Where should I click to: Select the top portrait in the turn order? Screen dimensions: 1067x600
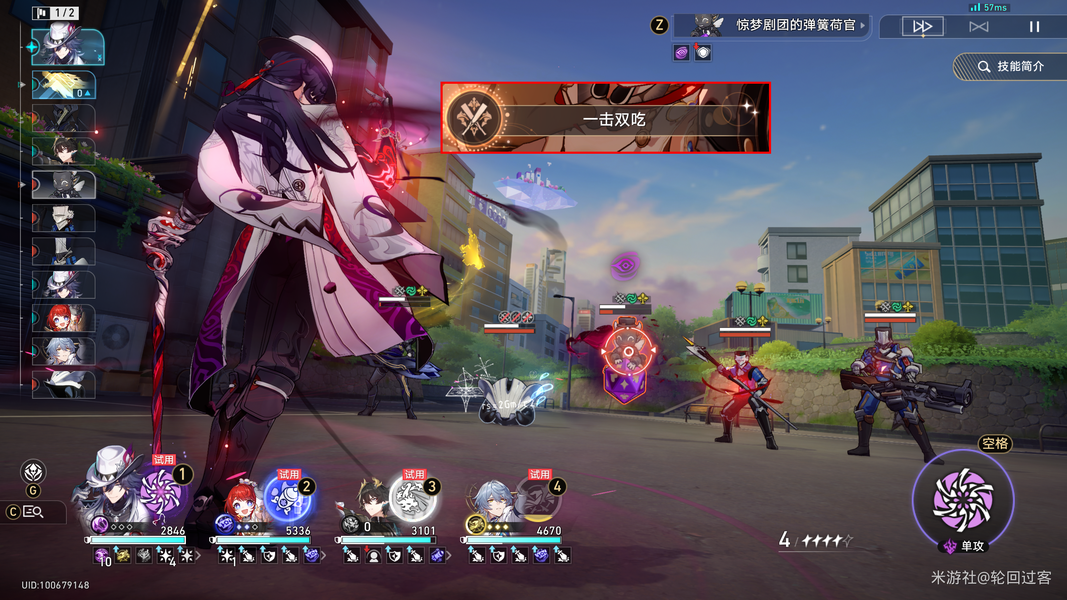tap(67, 46)
